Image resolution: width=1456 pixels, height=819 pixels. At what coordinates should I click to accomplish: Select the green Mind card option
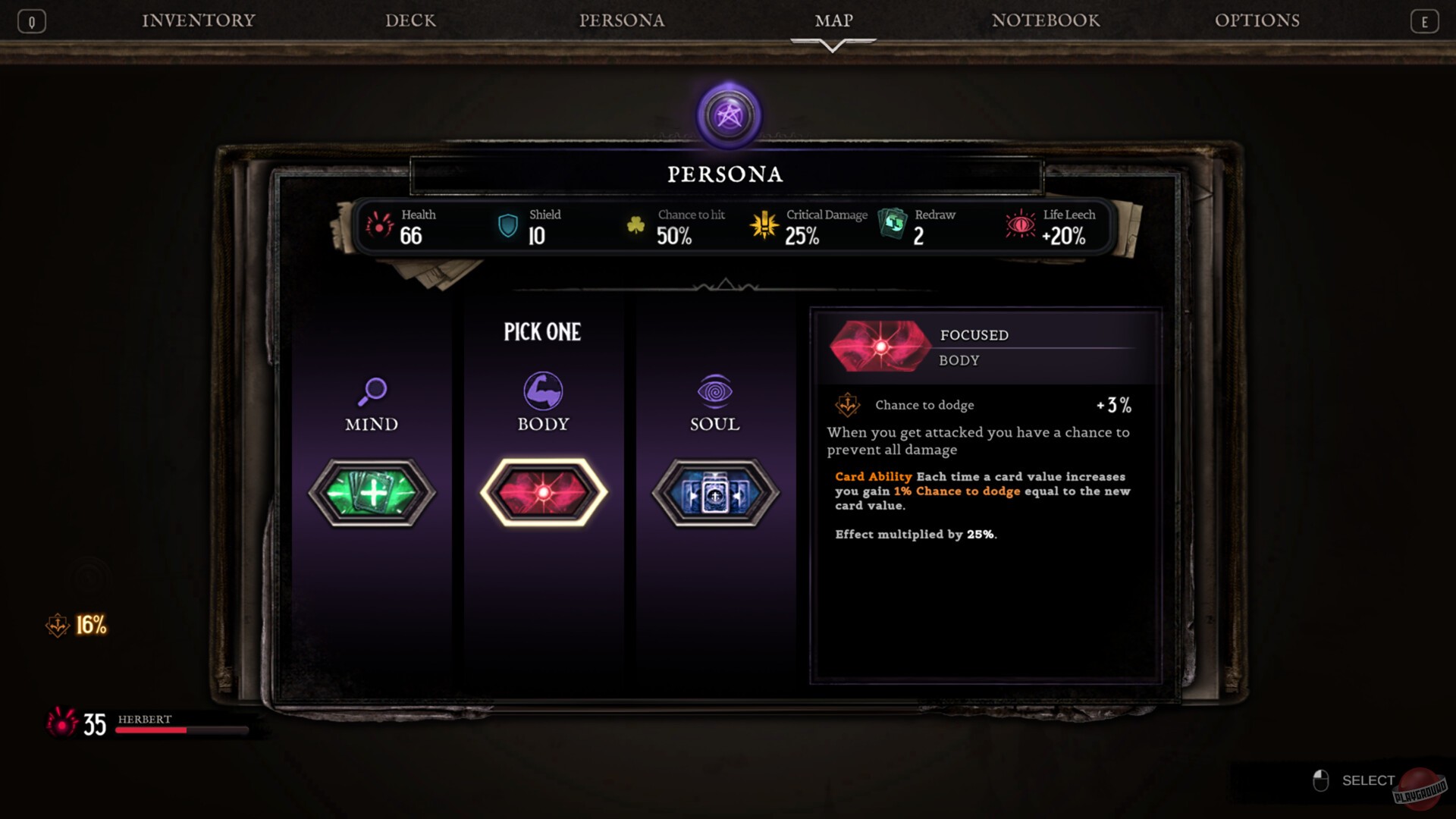tap(371, 490)
